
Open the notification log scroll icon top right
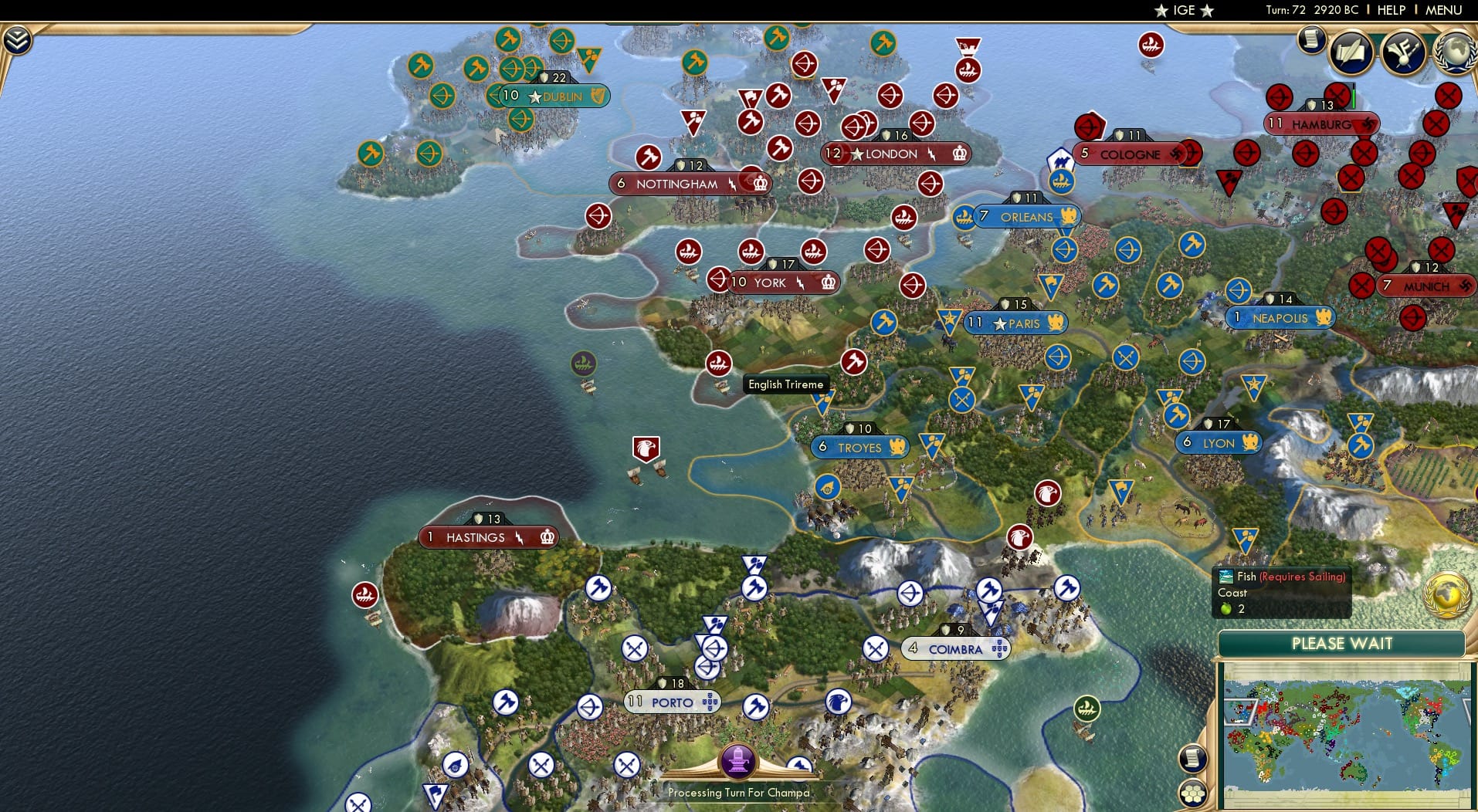click(x=1310, y=39)
